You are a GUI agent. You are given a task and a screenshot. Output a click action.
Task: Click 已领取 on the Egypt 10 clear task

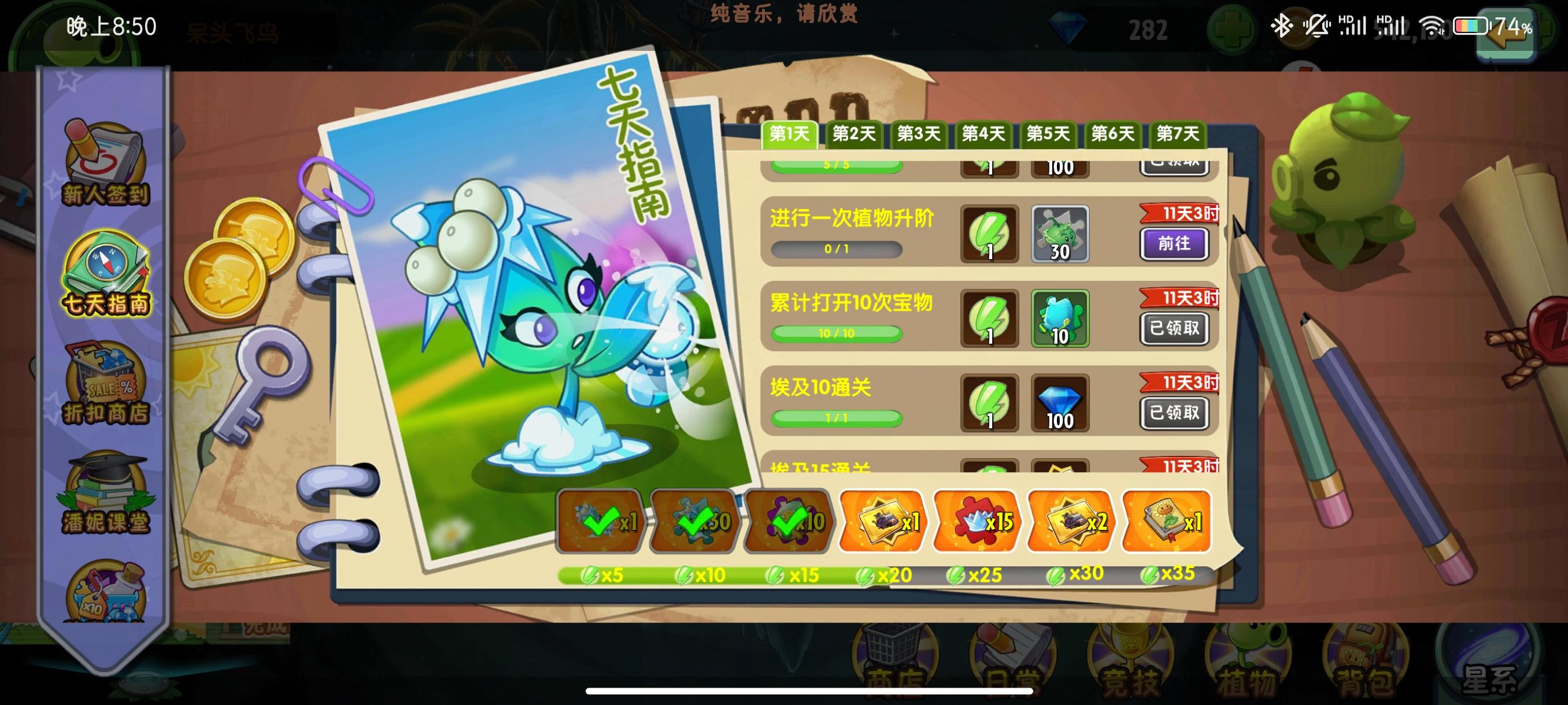[x=1175, y=413]
